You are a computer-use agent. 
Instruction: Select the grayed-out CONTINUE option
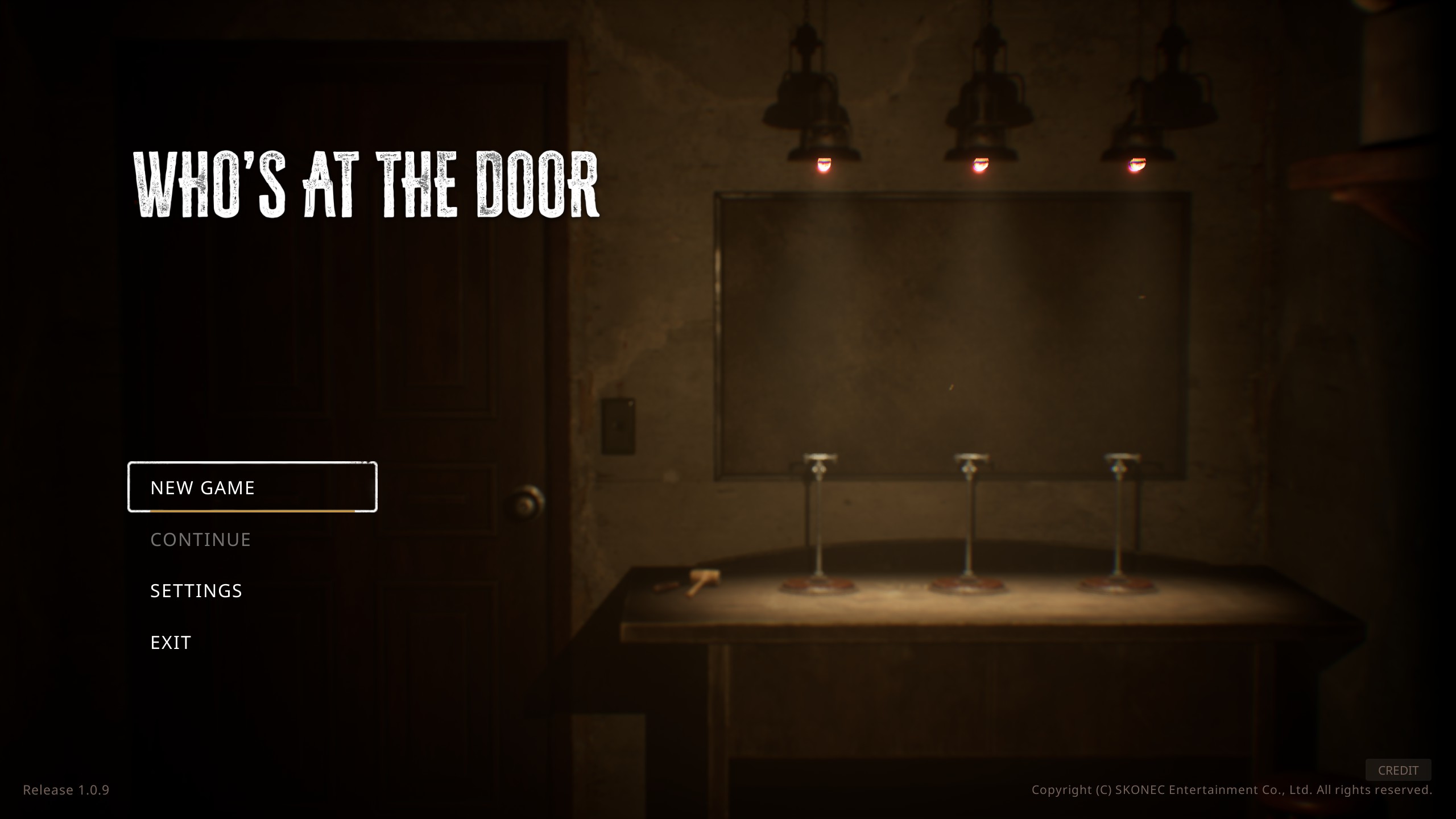tap(200, 539)
